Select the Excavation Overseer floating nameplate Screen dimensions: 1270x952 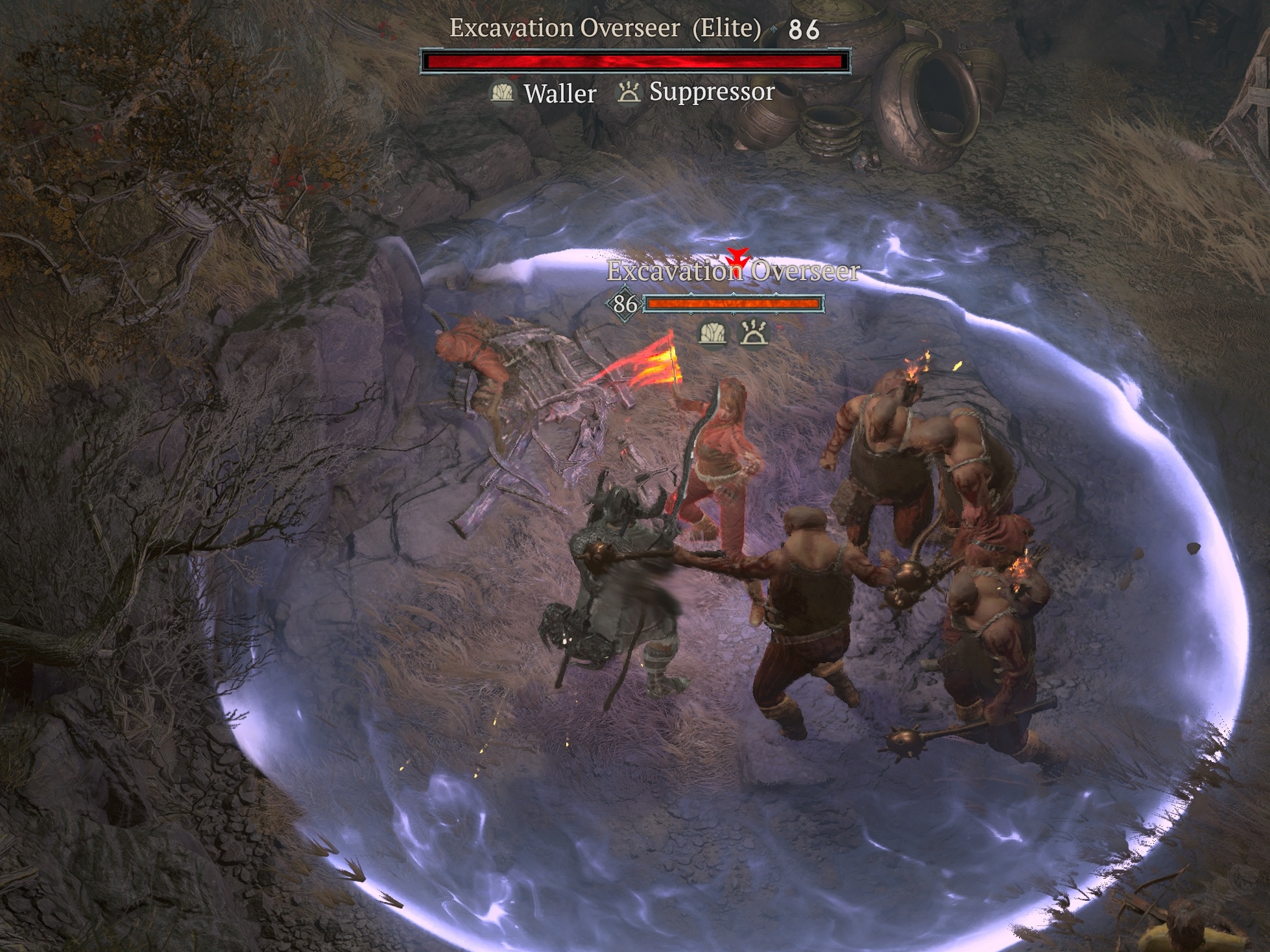point(733,271)
